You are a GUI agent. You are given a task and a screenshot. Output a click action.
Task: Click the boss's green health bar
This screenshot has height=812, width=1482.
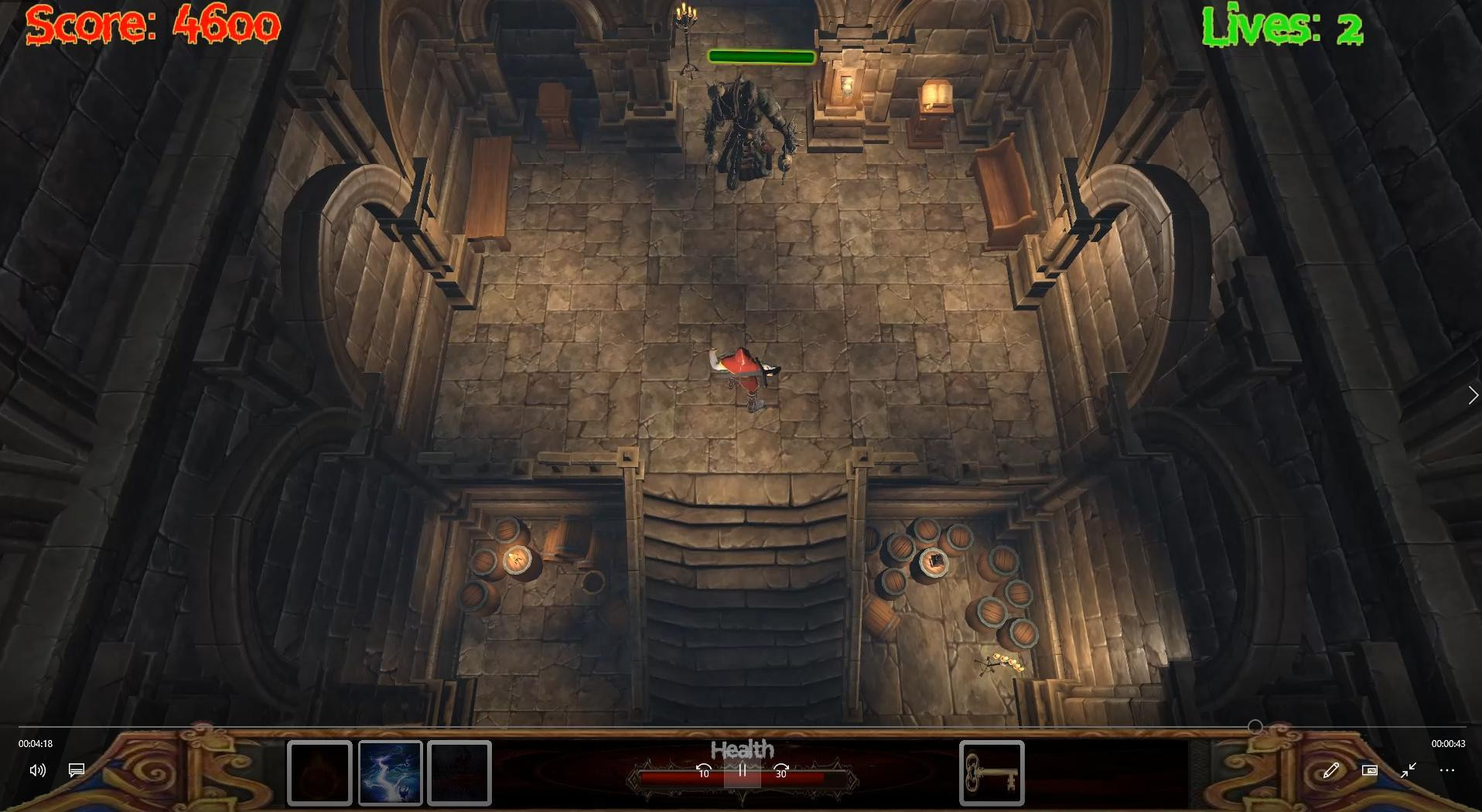[x=761, y=56]
